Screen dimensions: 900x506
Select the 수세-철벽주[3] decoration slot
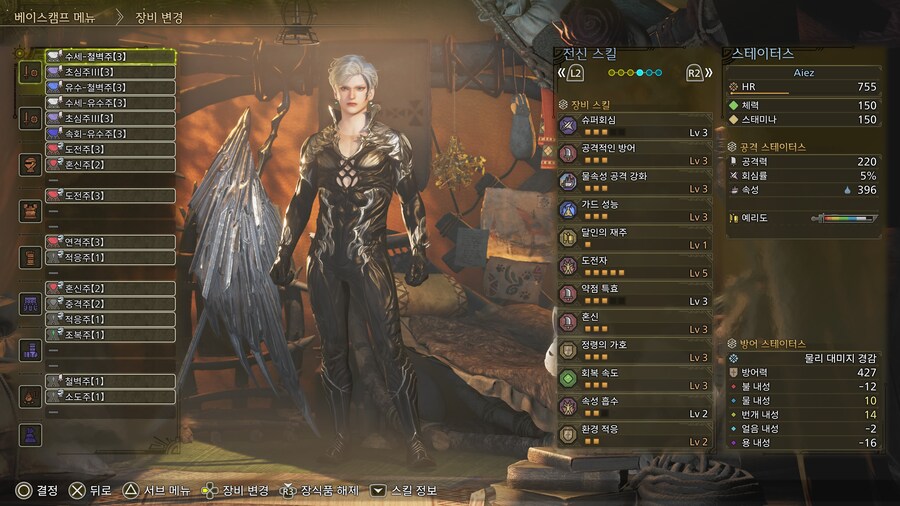(x=110, y=56)
